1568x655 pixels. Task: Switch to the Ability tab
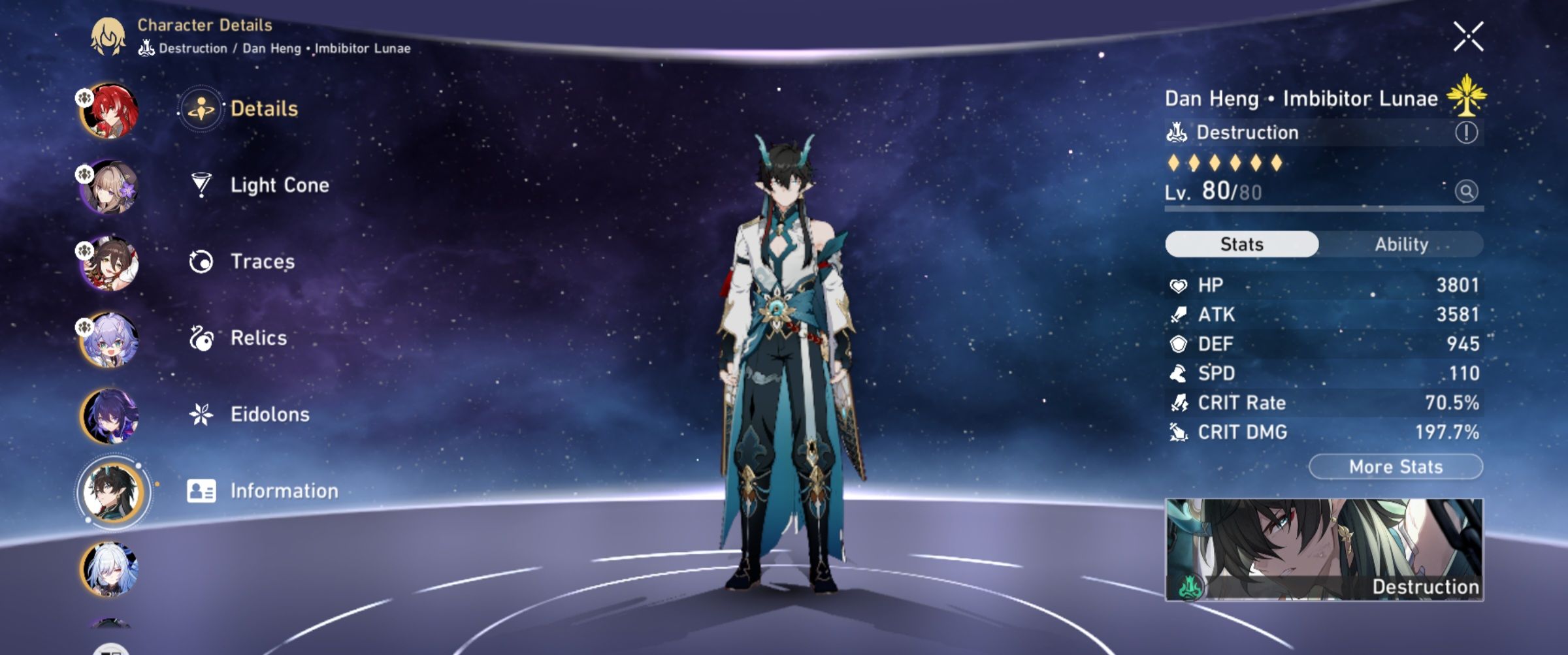(x=1403, y=244)
